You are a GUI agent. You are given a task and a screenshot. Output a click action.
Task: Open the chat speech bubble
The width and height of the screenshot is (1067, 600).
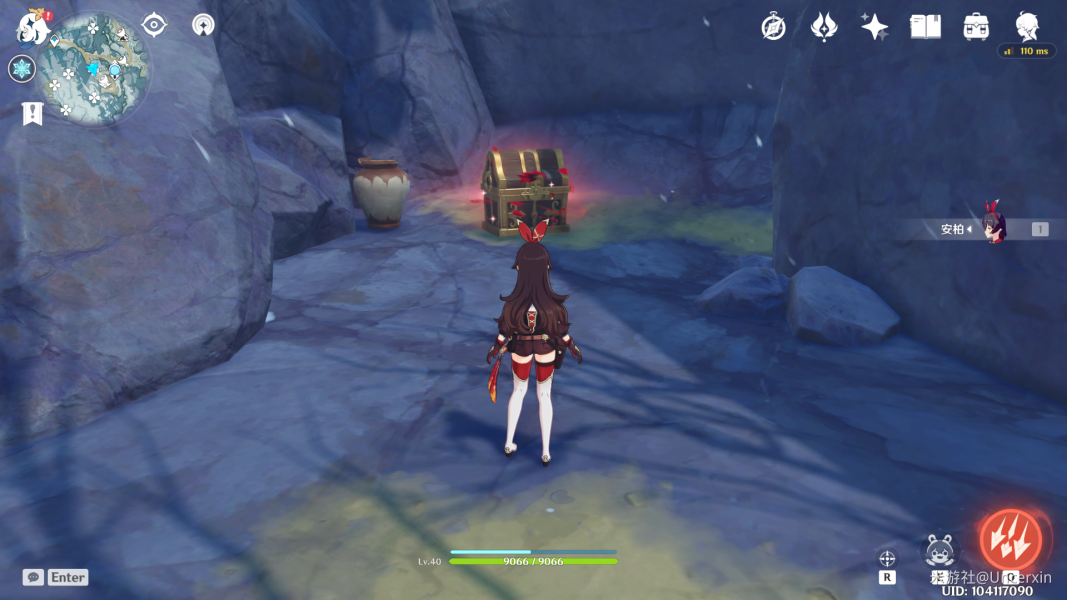pyautogui.click(x=33, y=577)
